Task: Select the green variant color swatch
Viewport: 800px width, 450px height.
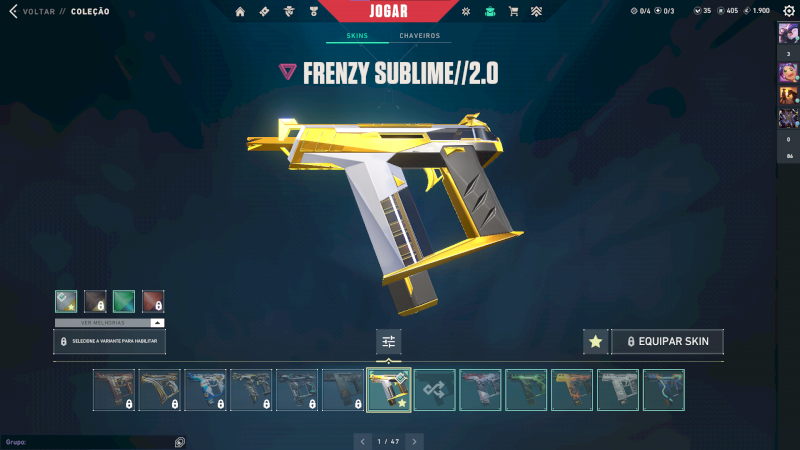Action: tap(124, 301)
